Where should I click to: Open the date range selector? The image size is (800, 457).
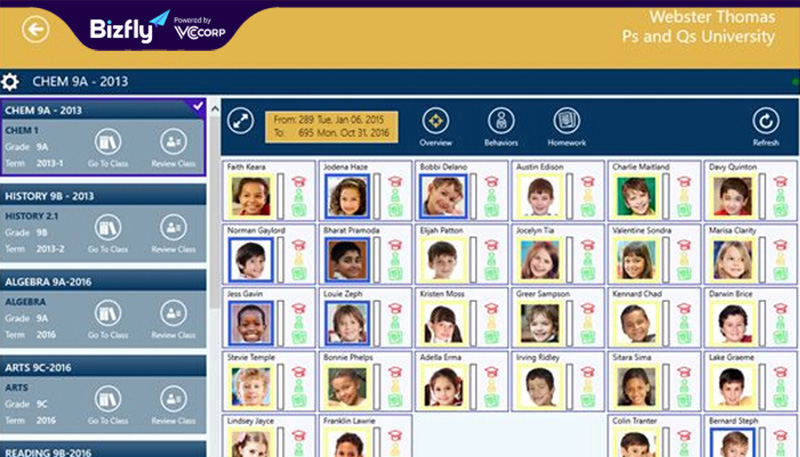[331, 126]
